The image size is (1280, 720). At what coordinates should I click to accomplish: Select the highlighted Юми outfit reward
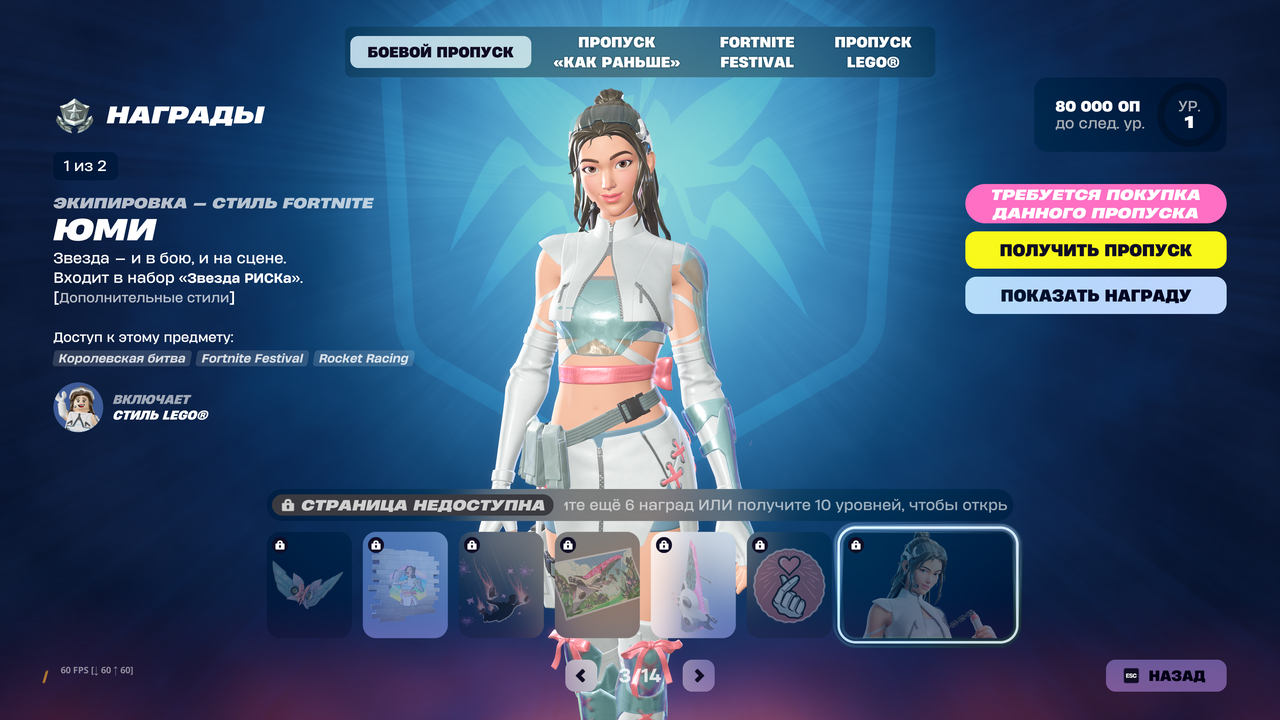coord(927,585)
